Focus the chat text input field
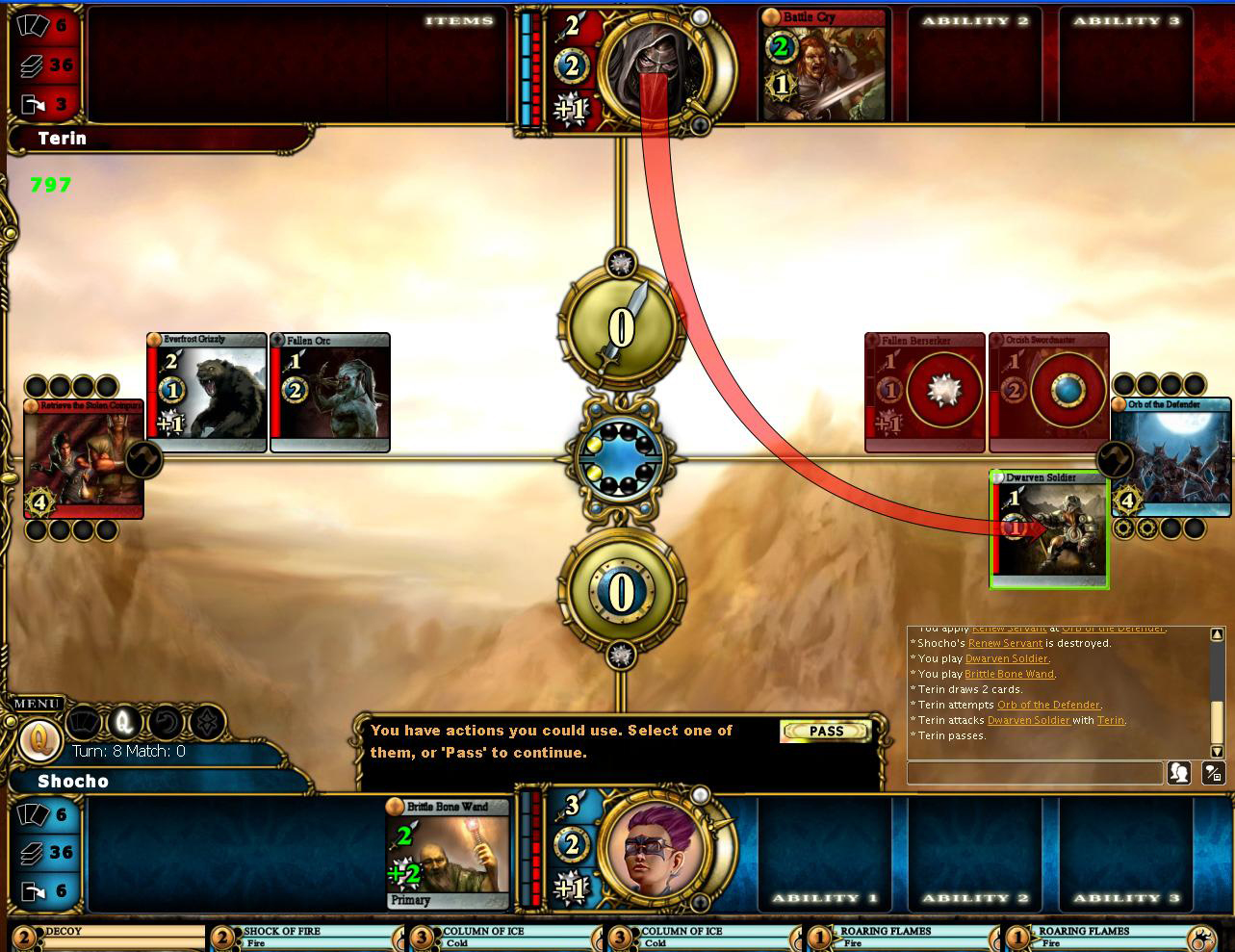 click(1035, 772)
